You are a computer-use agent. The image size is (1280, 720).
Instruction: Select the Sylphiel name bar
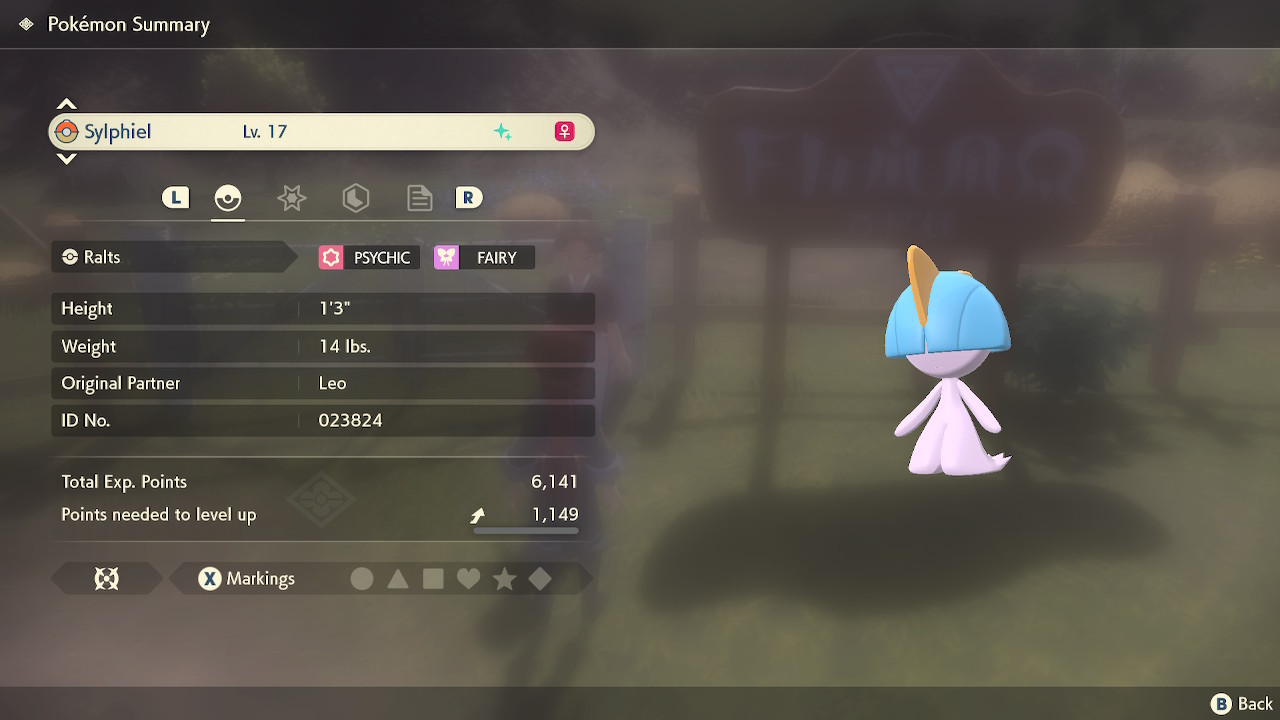pyautogui.click(x=320, y=132)
